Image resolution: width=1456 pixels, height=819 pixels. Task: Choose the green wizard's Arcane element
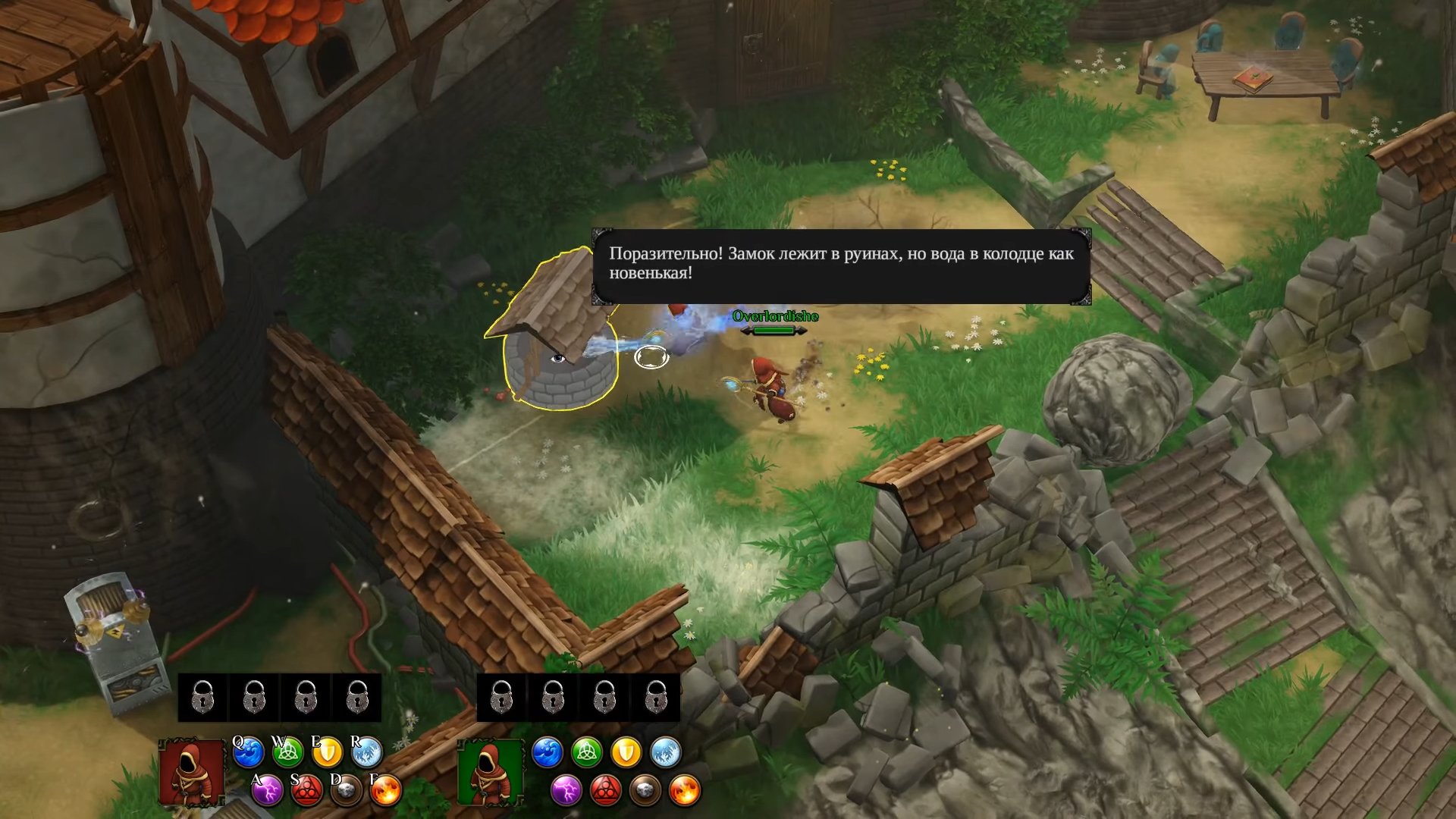tap(606, 792)
